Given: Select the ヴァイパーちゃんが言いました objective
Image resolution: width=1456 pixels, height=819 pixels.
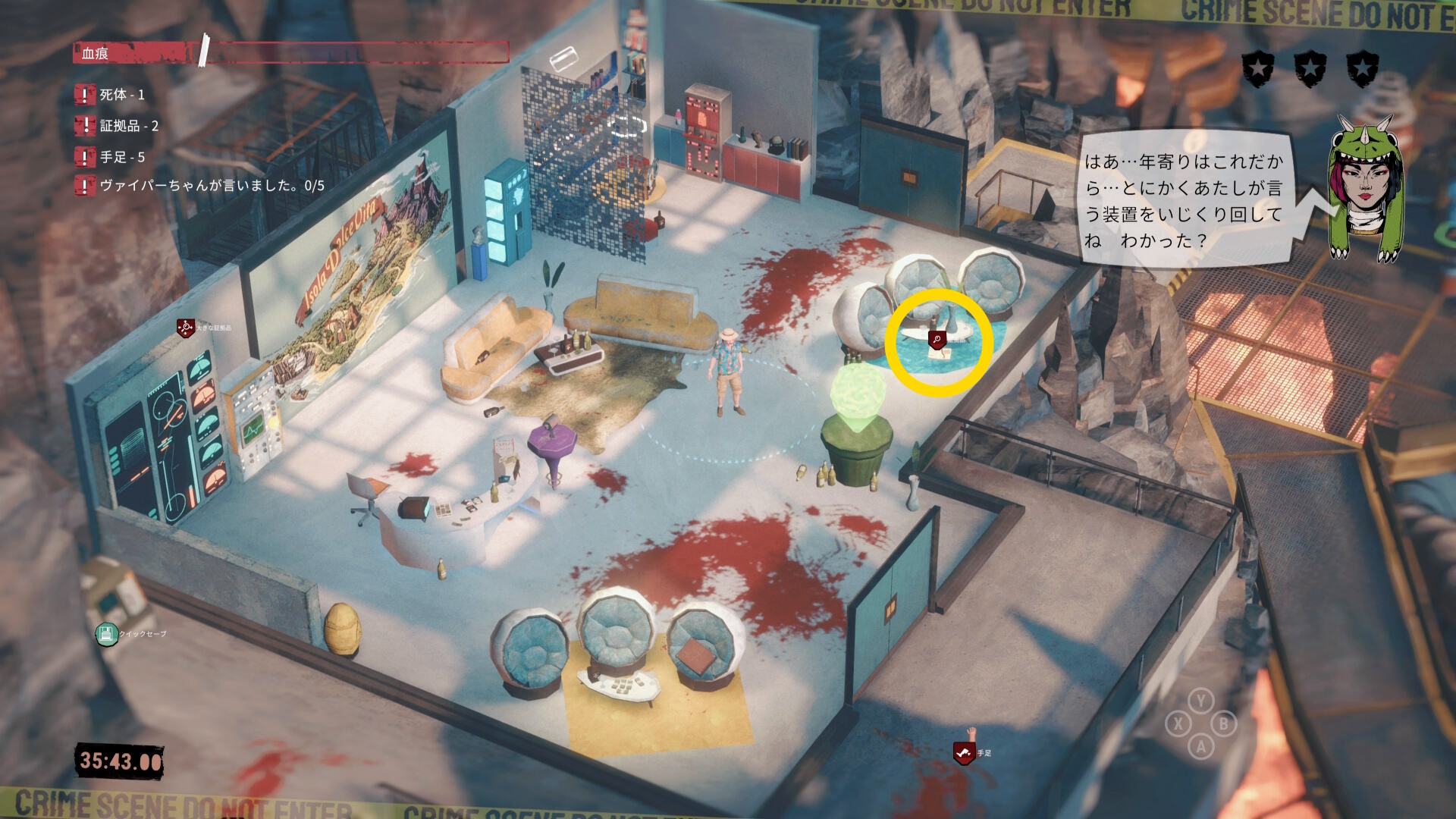Looking at the screenshot, I should click(x=212, y=186).
